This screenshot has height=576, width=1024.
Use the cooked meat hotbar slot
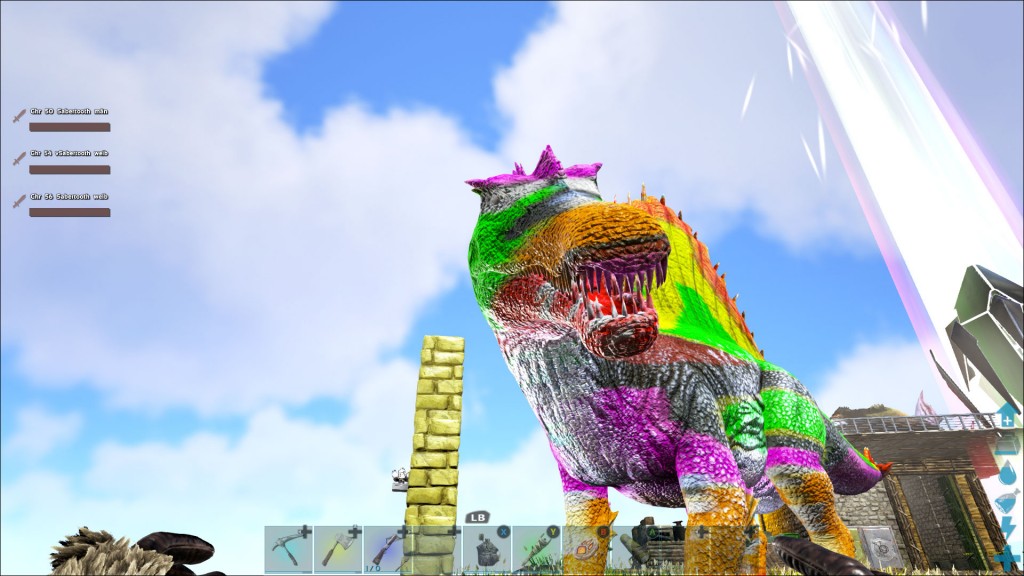click(x=585, y=548)
